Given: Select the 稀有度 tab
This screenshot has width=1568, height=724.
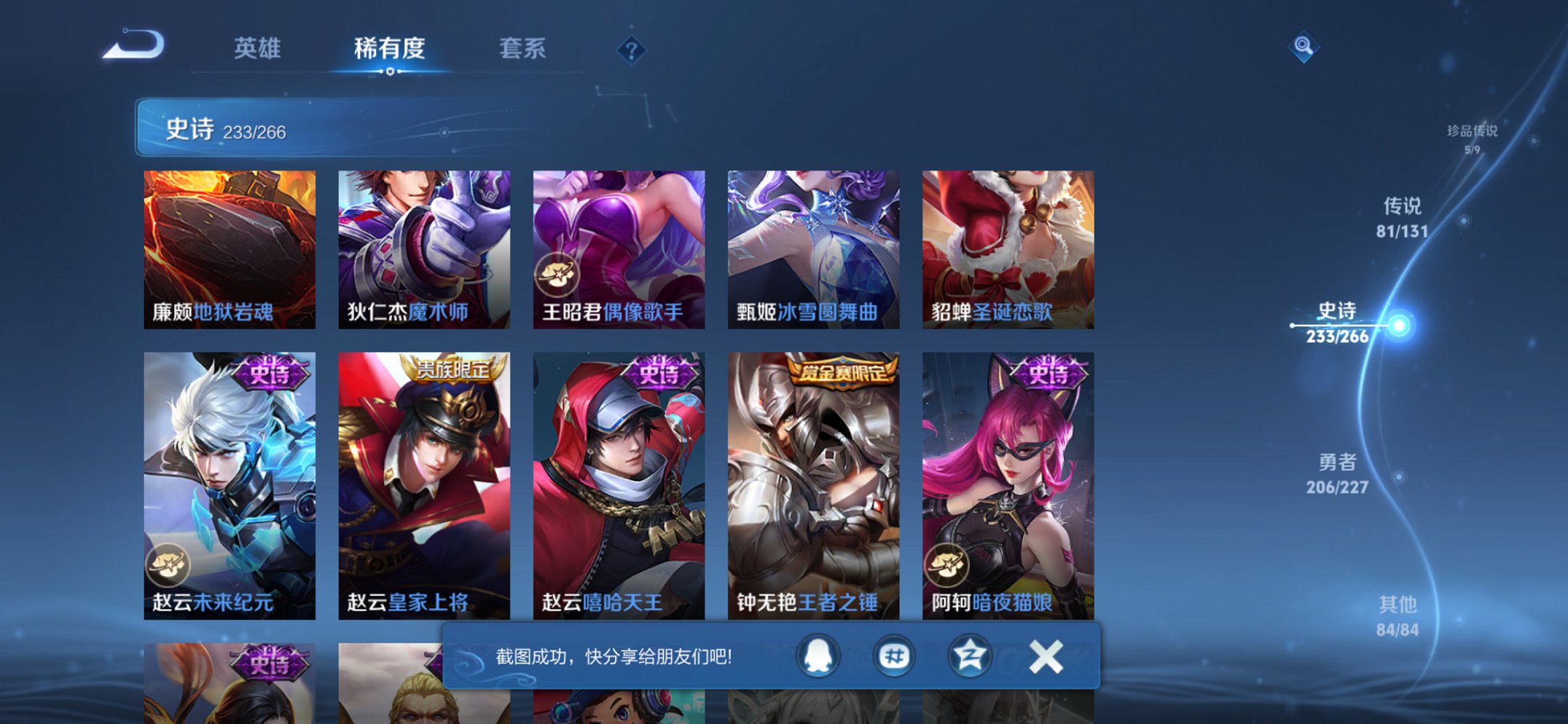Looking at the screenshot, I should 388,48.
